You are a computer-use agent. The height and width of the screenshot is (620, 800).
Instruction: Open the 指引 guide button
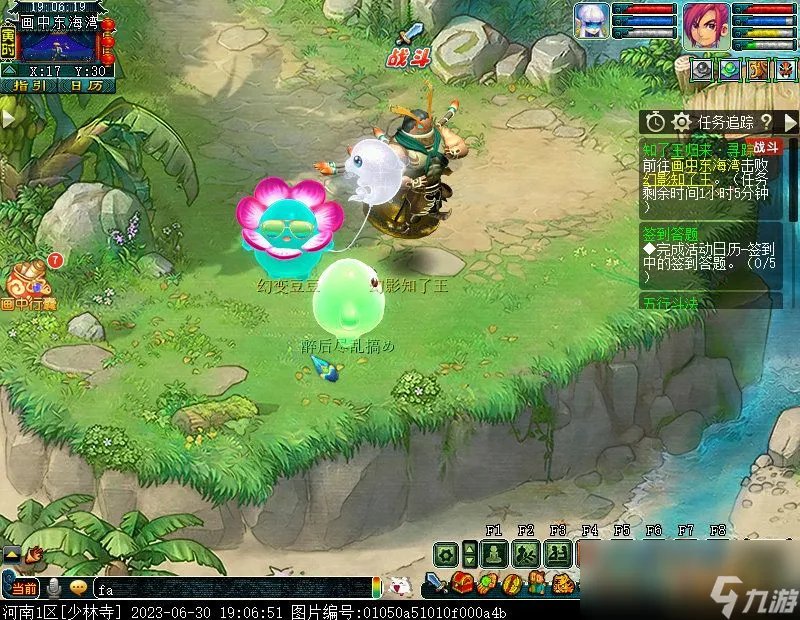[x=30, y=86]
